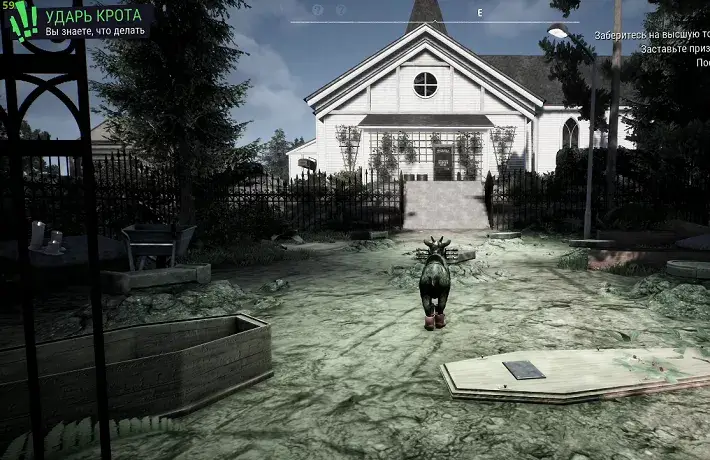Select the «Заставьте приз» objective line
The width and height of the screenshot is (710, 460).
coord(675,48)
